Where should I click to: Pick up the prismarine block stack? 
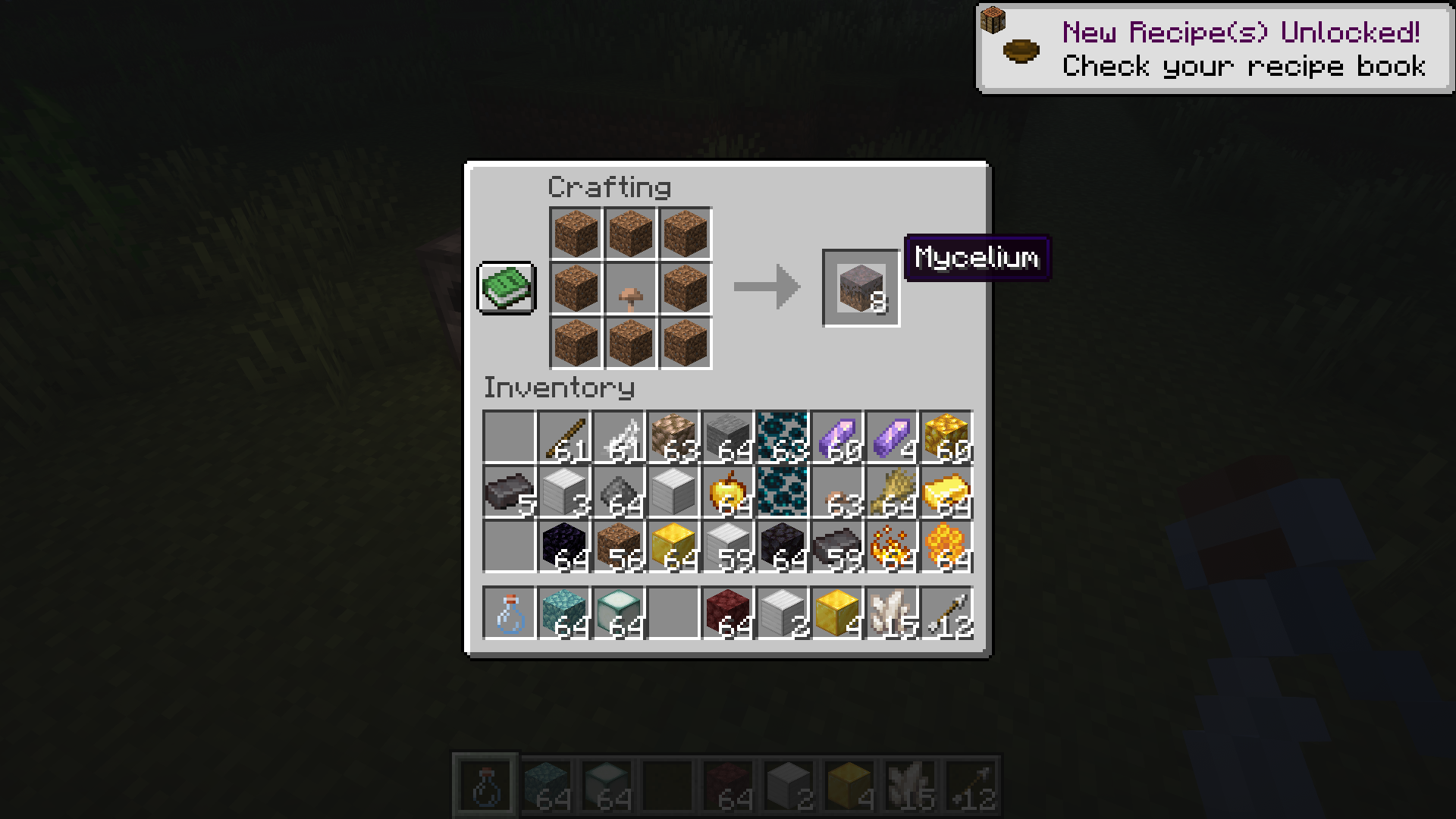[563, 613]
